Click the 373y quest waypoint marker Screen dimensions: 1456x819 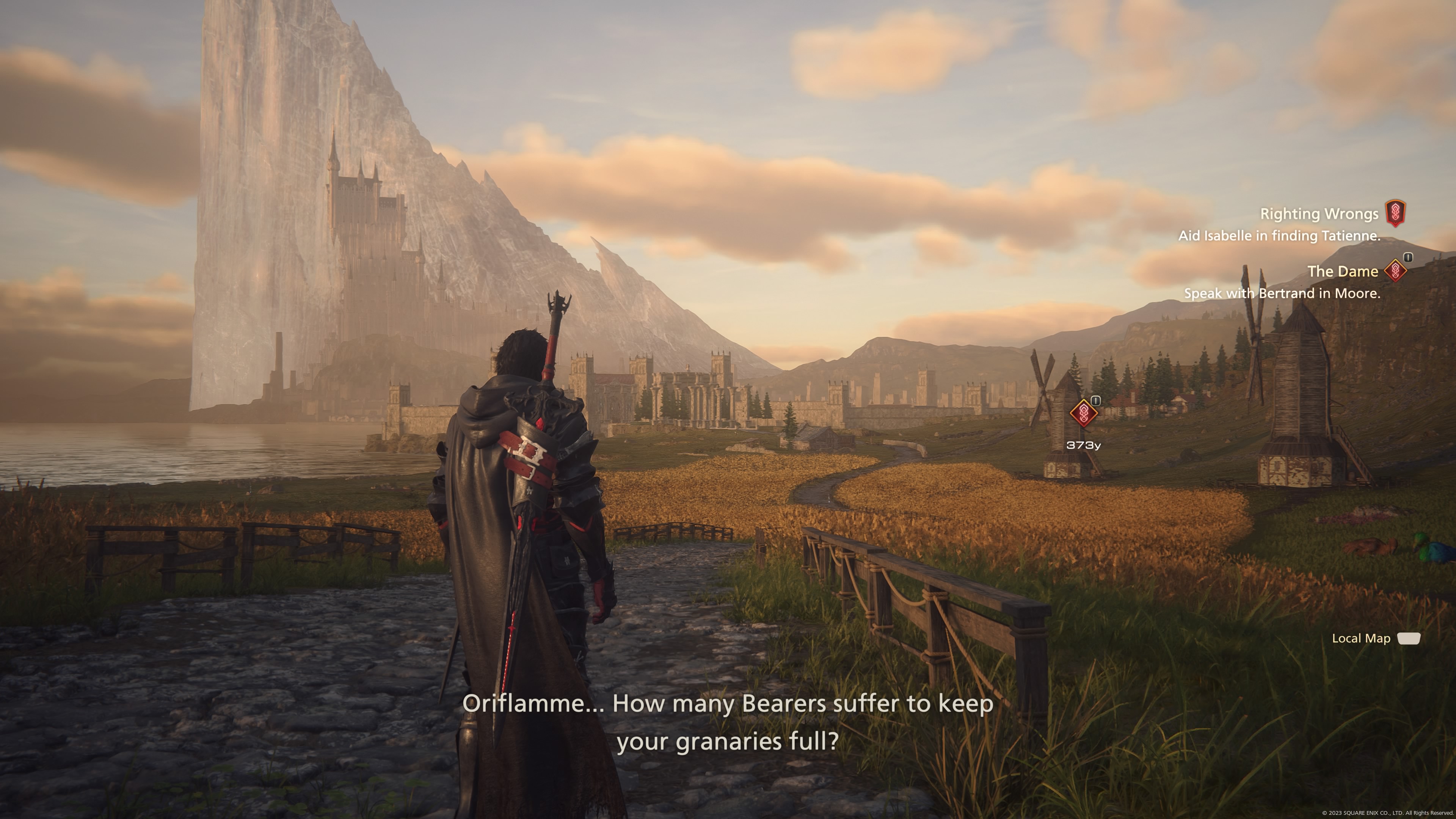[1083, 413]
